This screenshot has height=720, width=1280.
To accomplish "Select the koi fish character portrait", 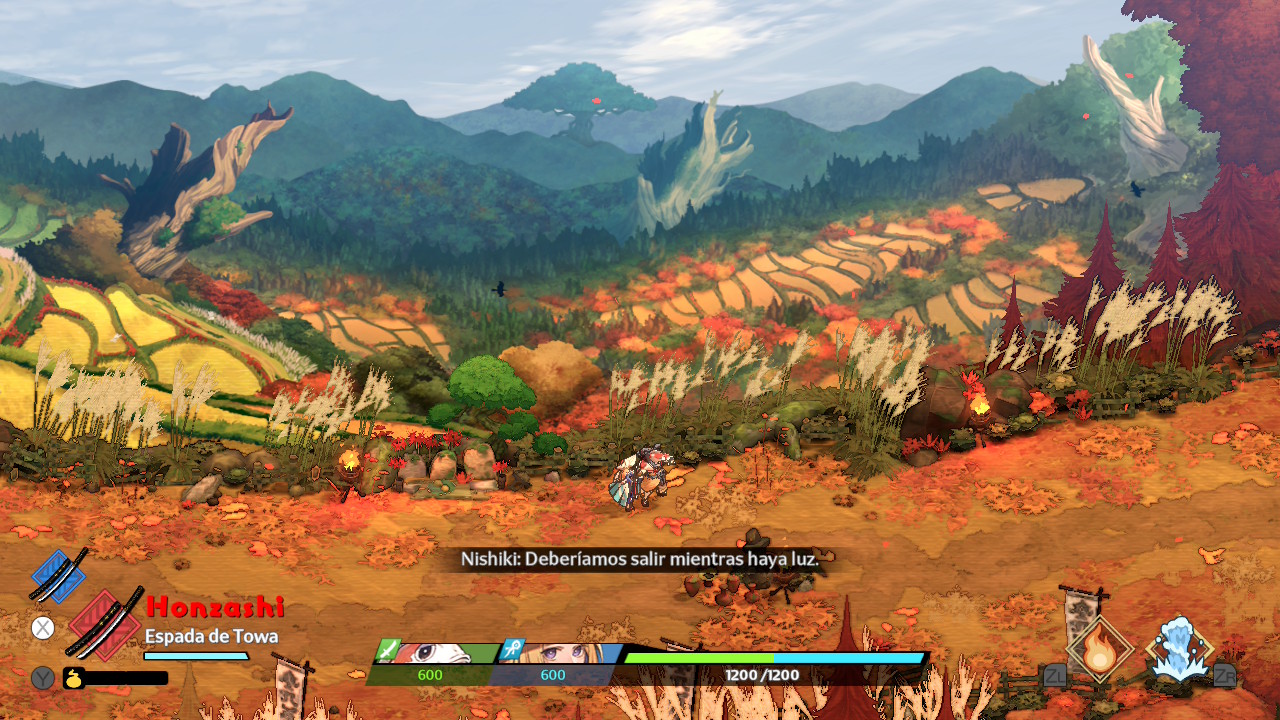I will 438,653.
